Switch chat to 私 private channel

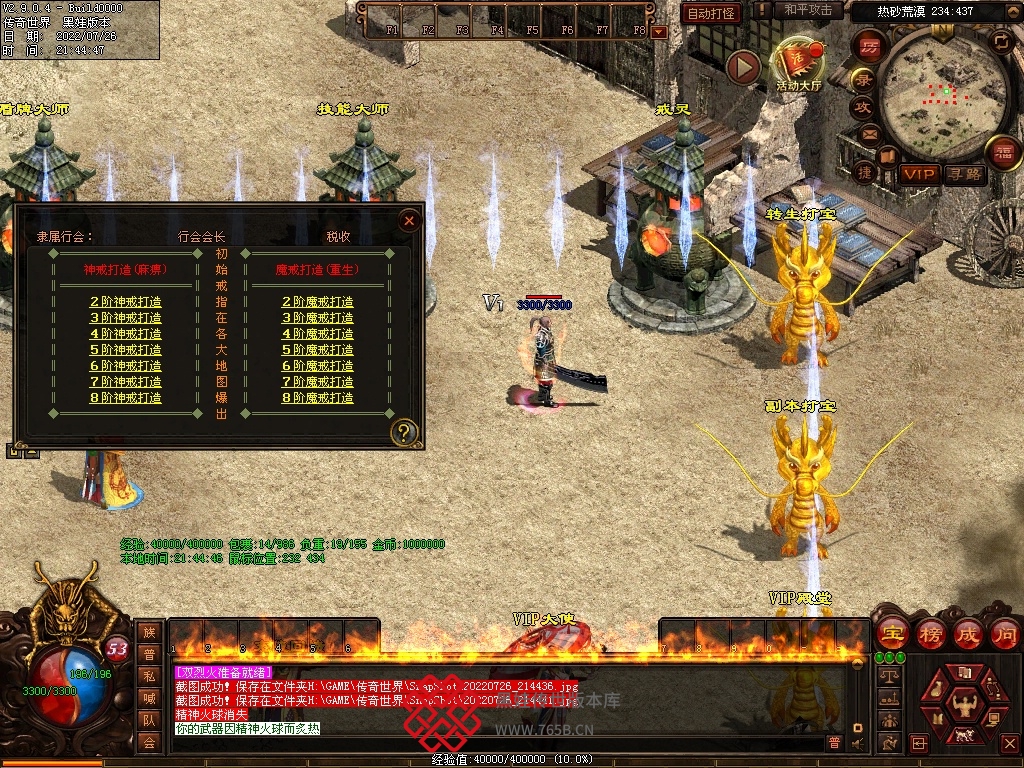149,675
